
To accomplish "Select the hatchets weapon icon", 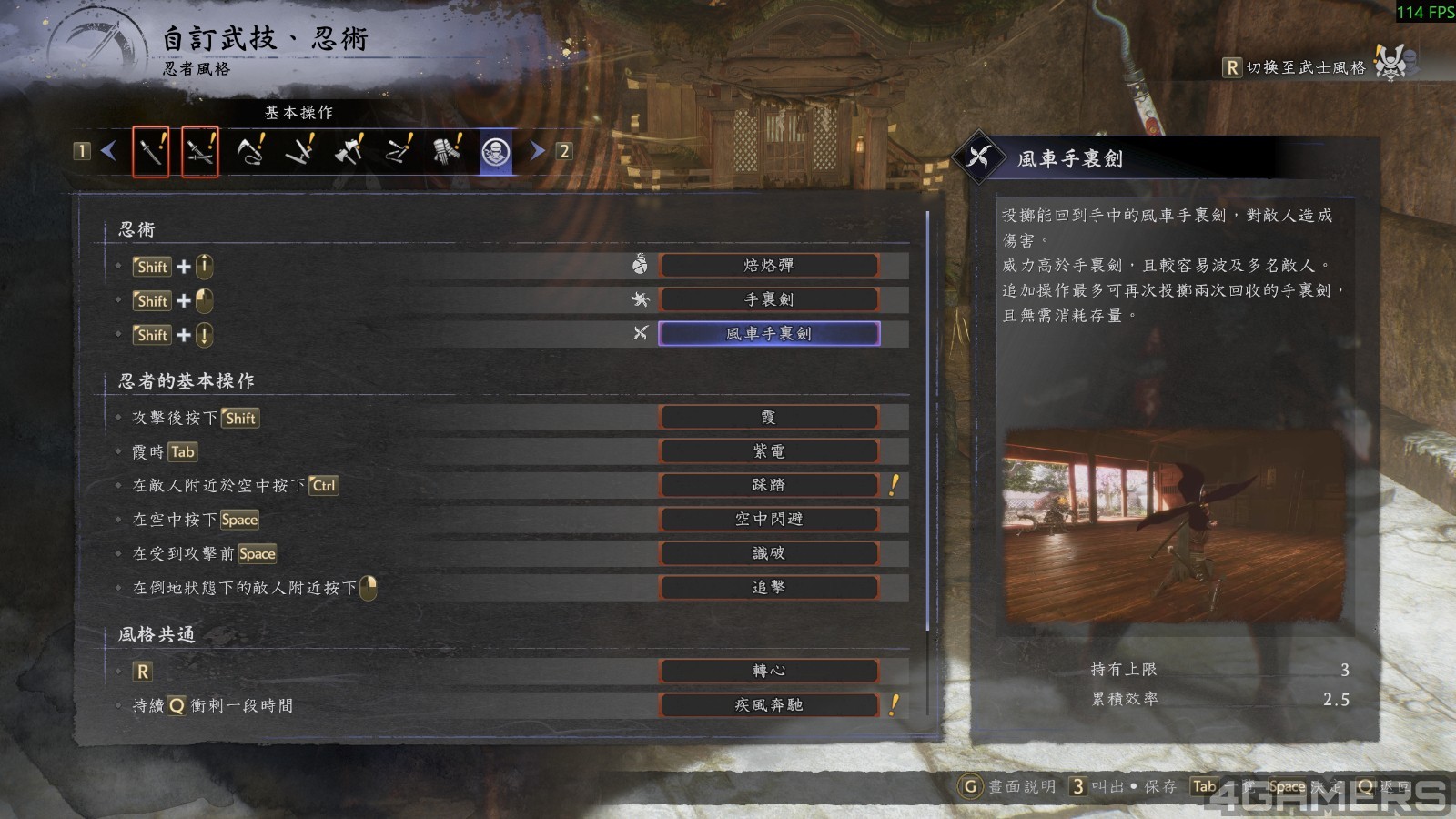I will pyautogui.click(x=349, y=153).
